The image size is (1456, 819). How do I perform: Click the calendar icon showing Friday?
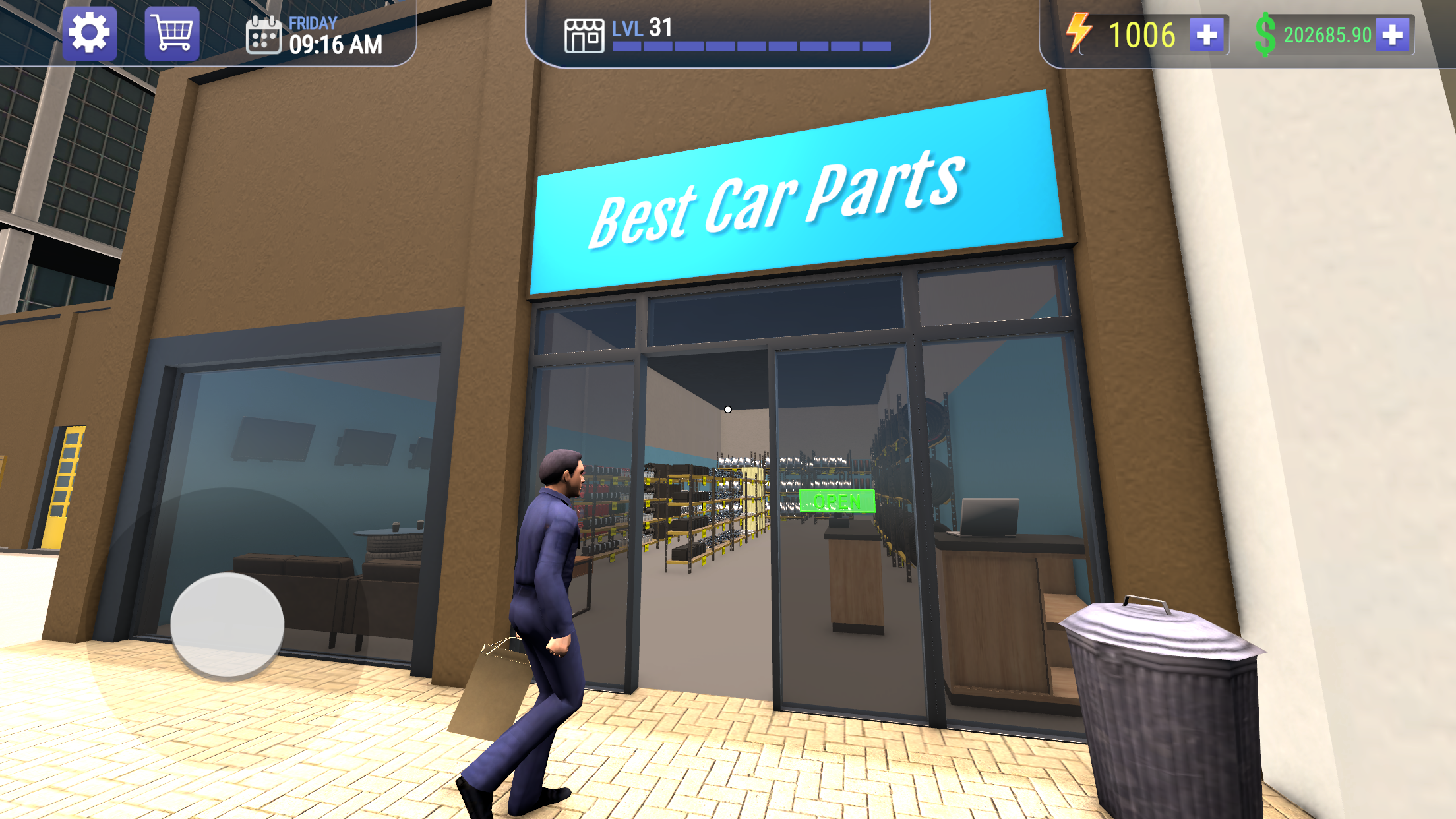[x=263, y=38]
